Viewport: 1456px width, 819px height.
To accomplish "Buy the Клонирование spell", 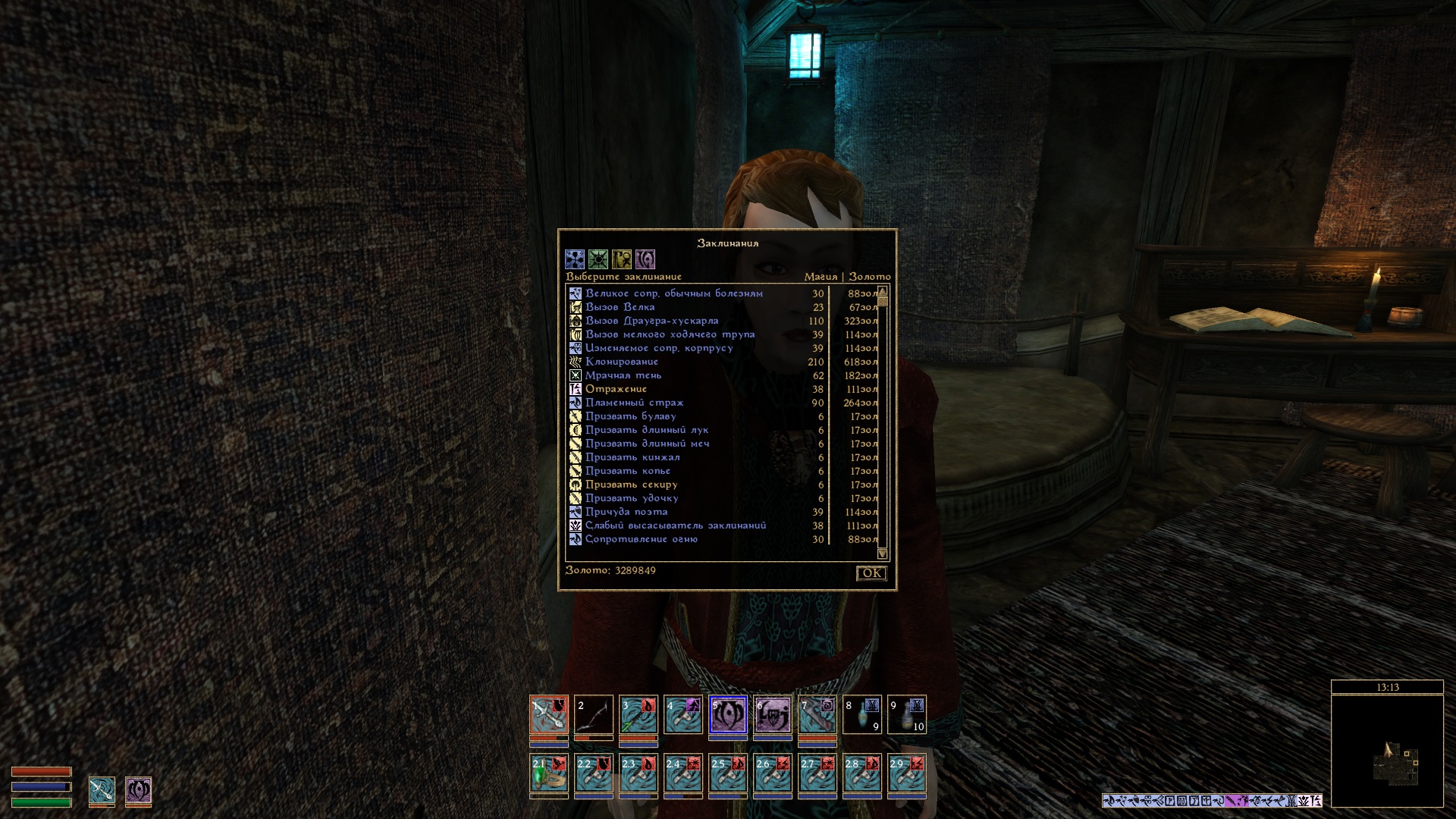I will [622, 362].
